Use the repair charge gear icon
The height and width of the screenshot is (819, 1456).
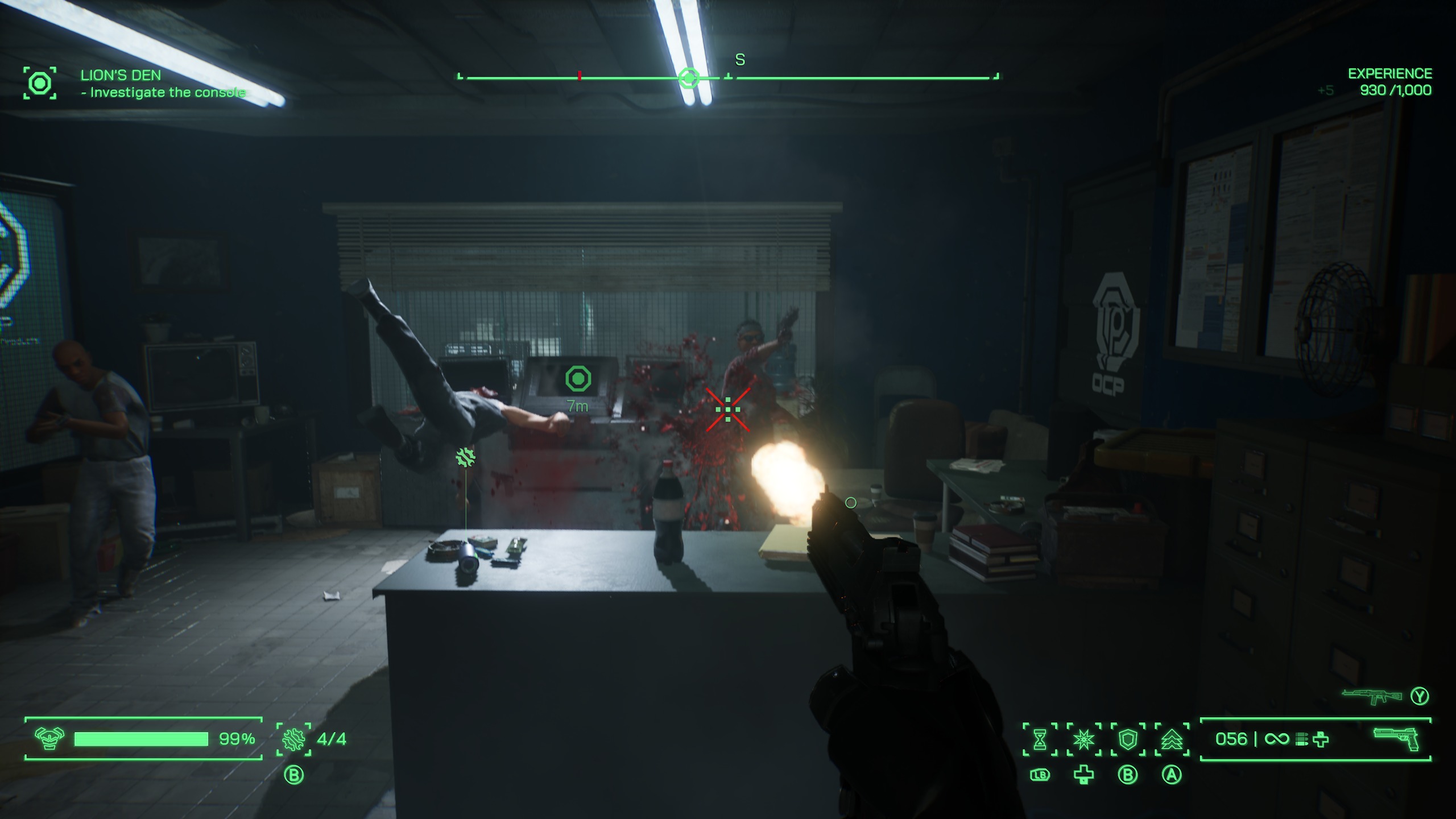coord(293,739)
